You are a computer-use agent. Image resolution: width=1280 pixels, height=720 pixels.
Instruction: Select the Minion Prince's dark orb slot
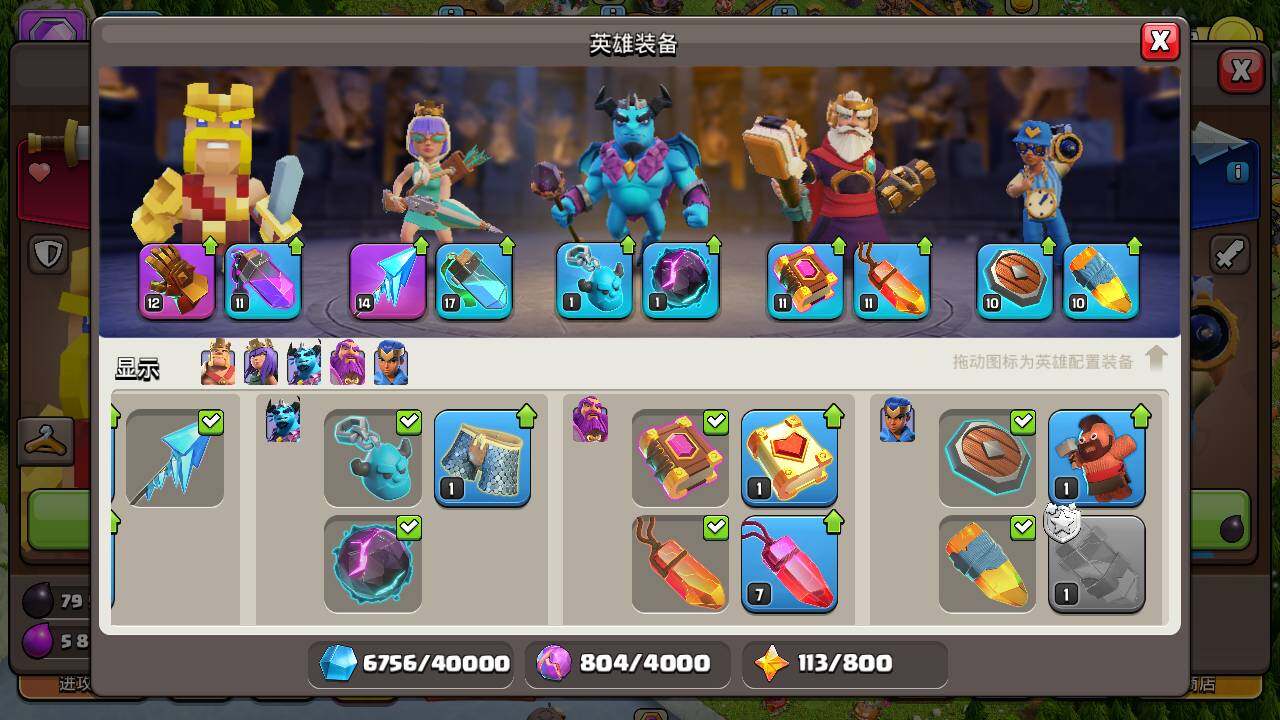[680, 281]
